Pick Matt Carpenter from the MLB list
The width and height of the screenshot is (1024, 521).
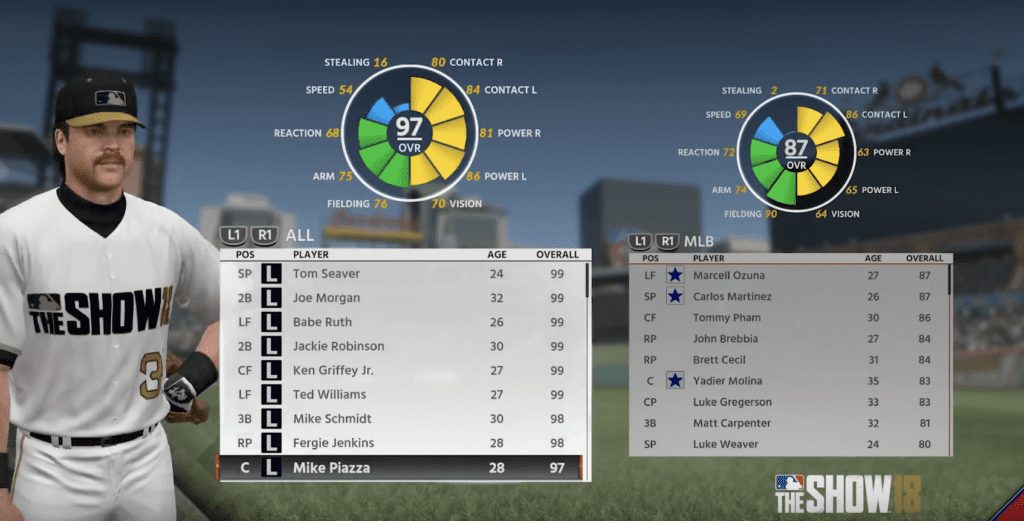790,423
